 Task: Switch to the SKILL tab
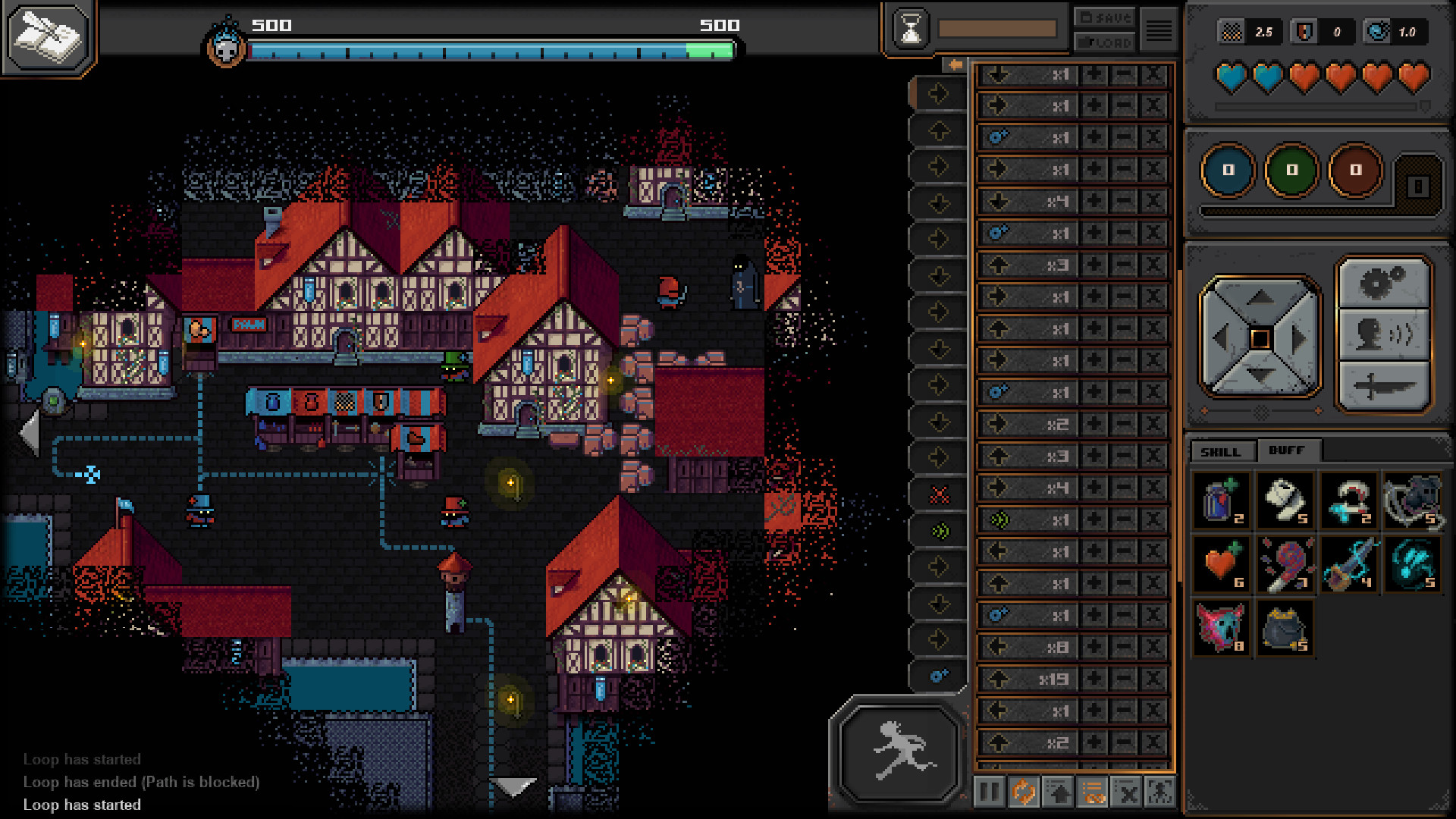[1219, 450]
